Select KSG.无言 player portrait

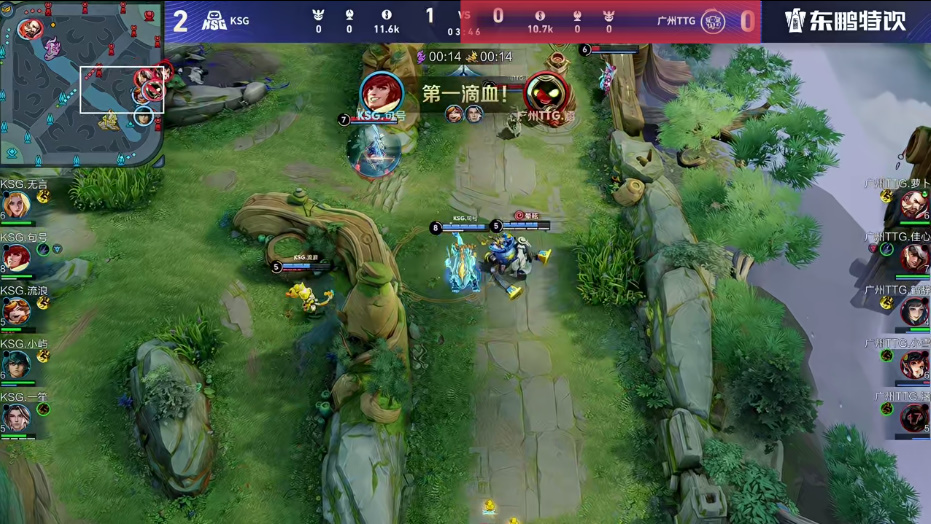[x=15, y=205]
